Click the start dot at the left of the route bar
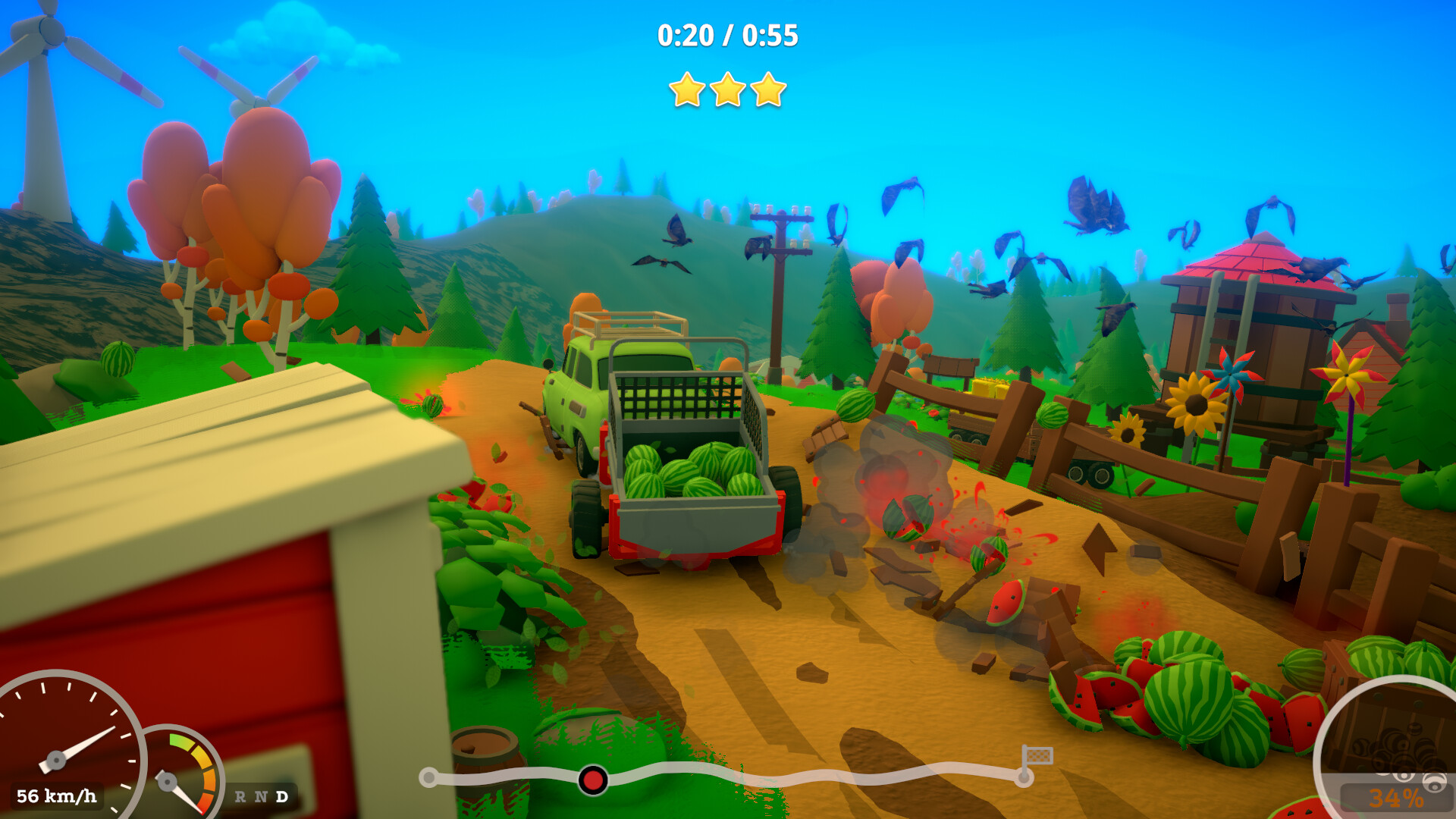This screenshot has height=819, width=1456. (x=428, y=777)
